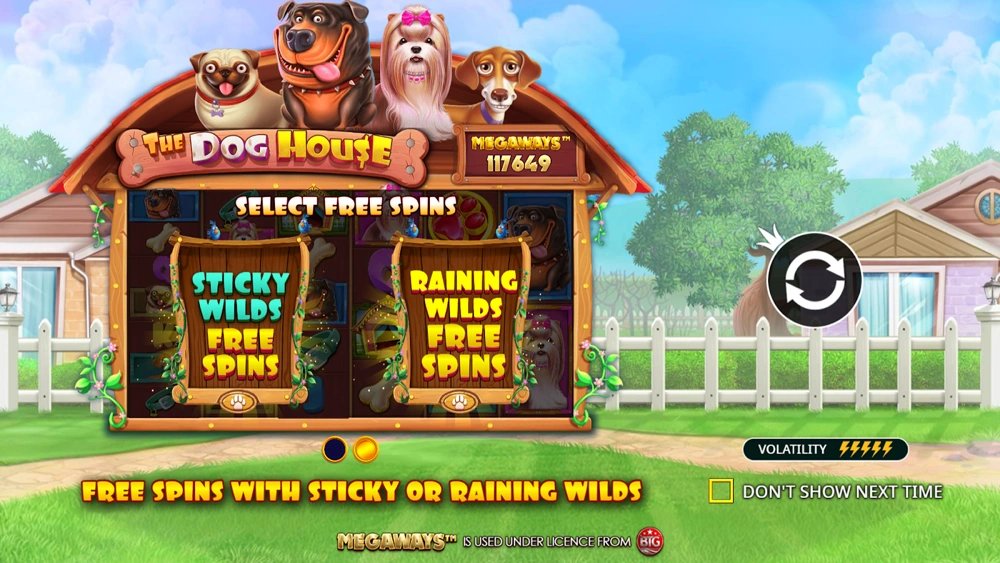Click the circular arrows continue button
This screenshot has width=1000, height=563.
814,280
